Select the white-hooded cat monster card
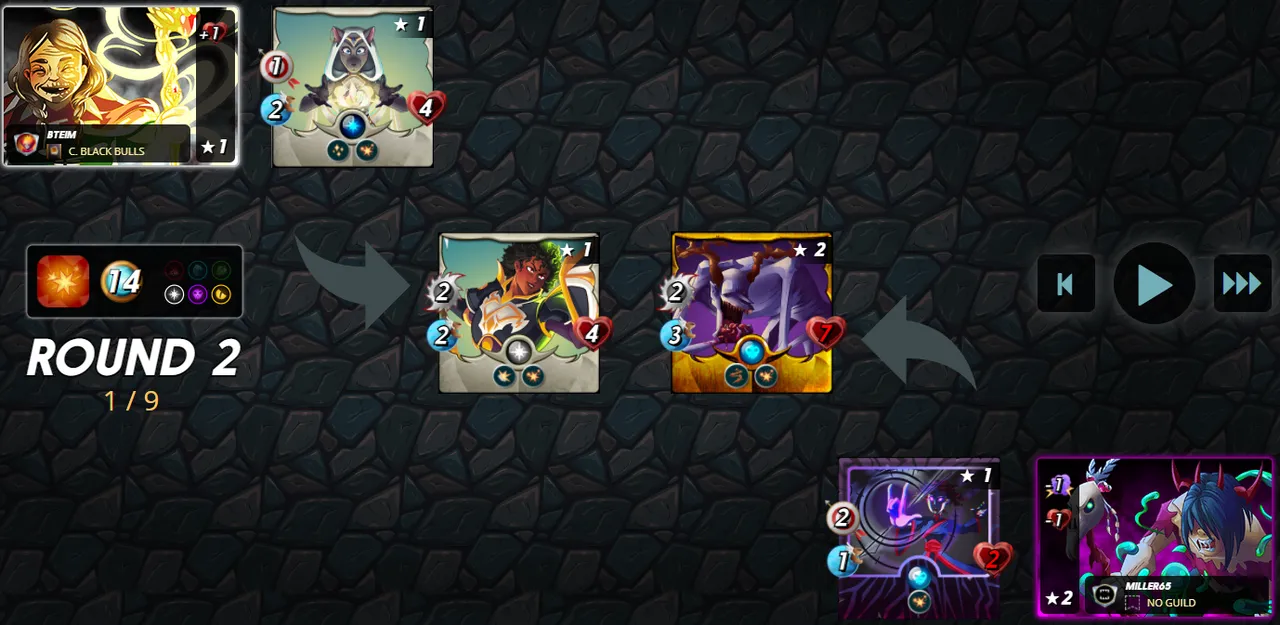Screen dimensions: 1280x625 (x=353, y=87)
